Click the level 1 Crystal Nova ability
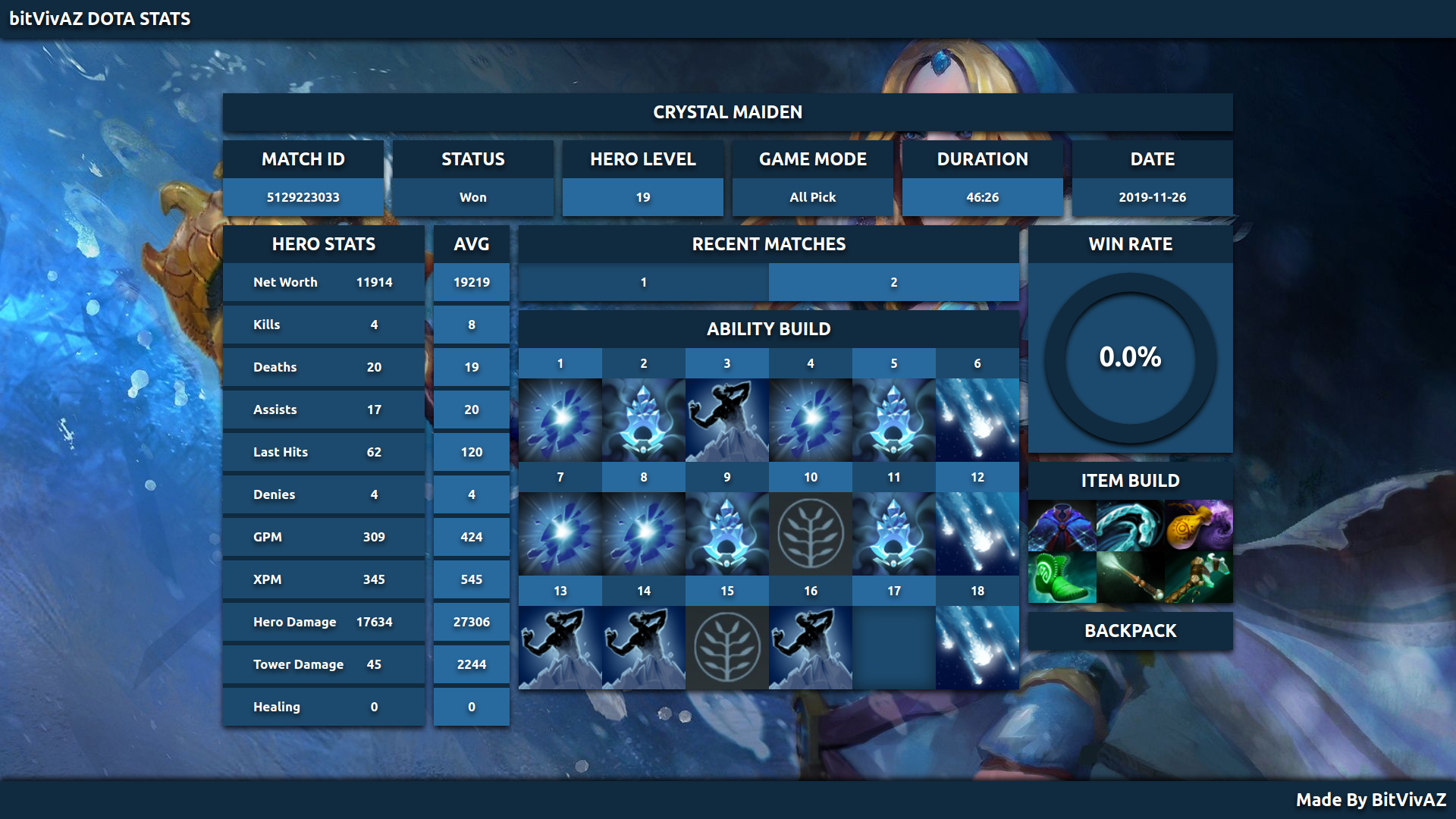 [560, 419]
